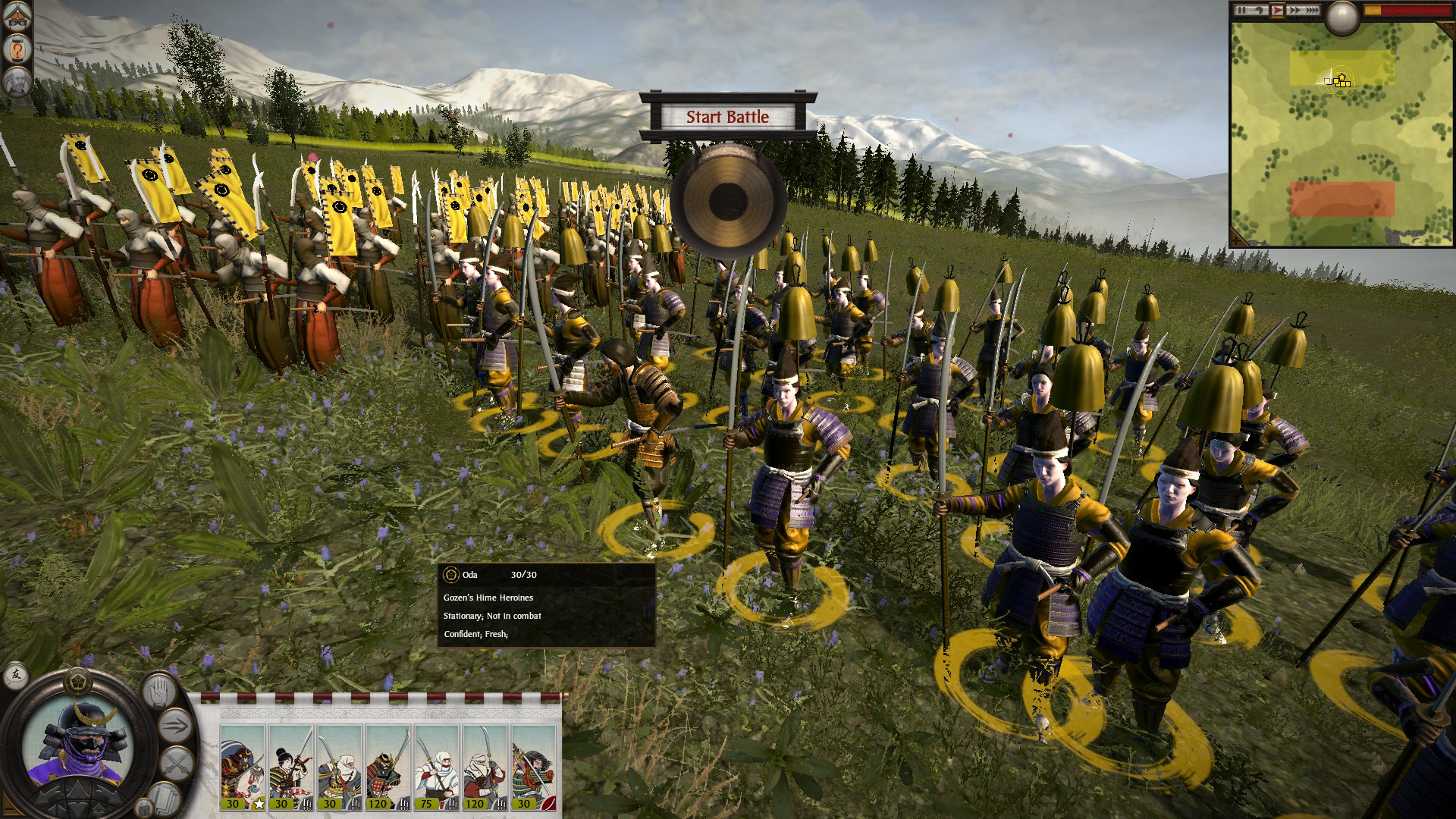Toggle the bald advisor portrait
Screen dimensions: 1456x819
pyautogui.click(x=17, y=81)
